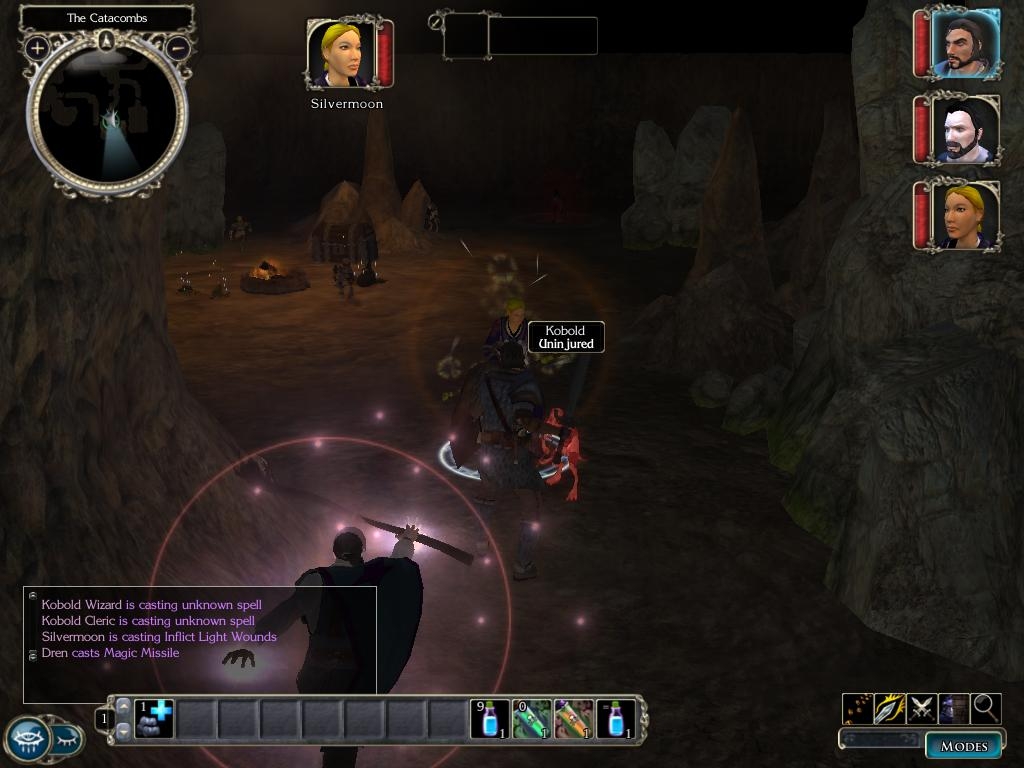Use the healing kit in the first hotbar slot
The width and height of the screenshot is (1024, 768).
[x=155, y=719]
